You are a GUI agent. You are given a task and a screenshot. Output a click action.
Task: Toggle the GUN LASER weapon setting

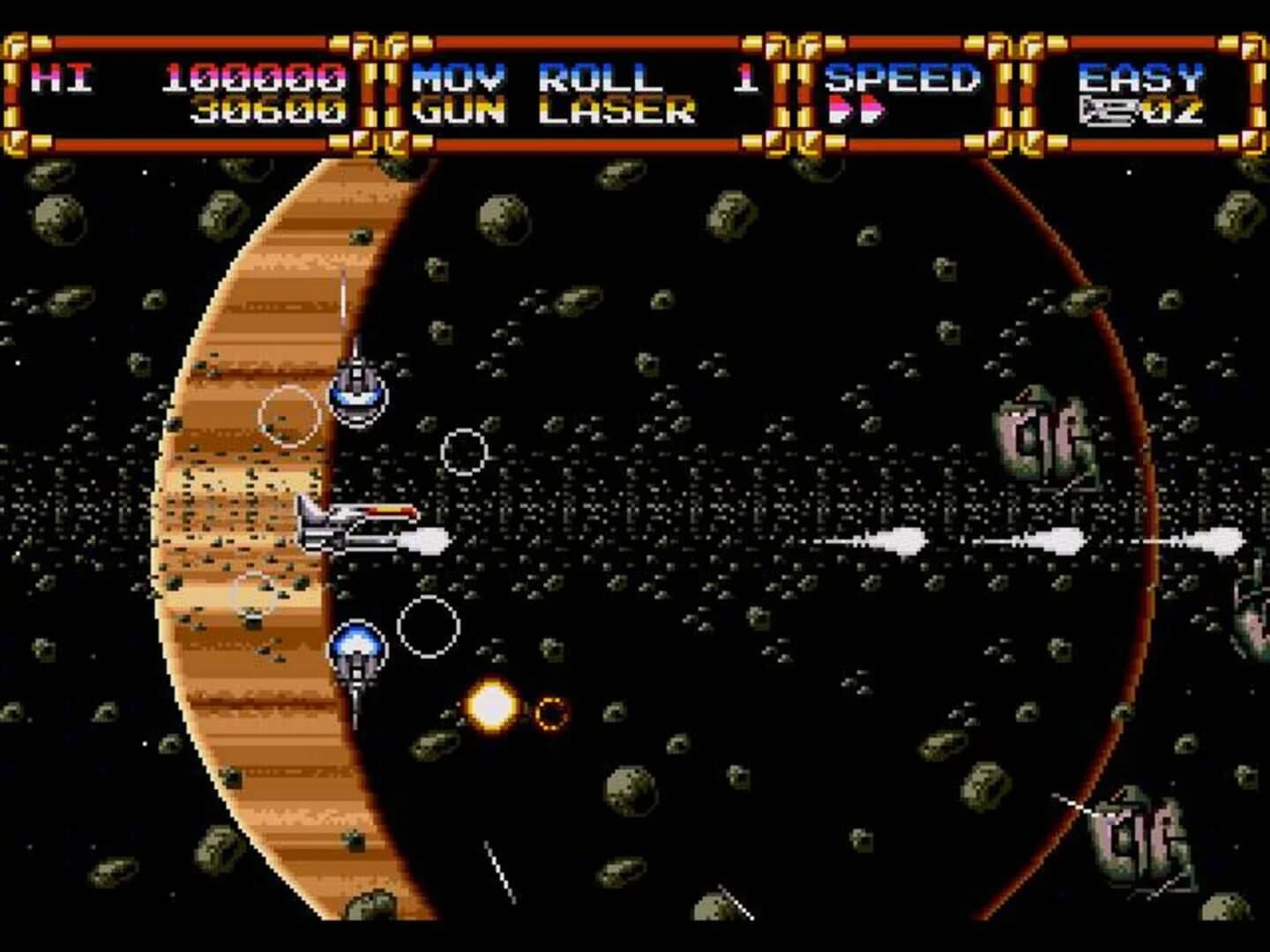(551, 110)
